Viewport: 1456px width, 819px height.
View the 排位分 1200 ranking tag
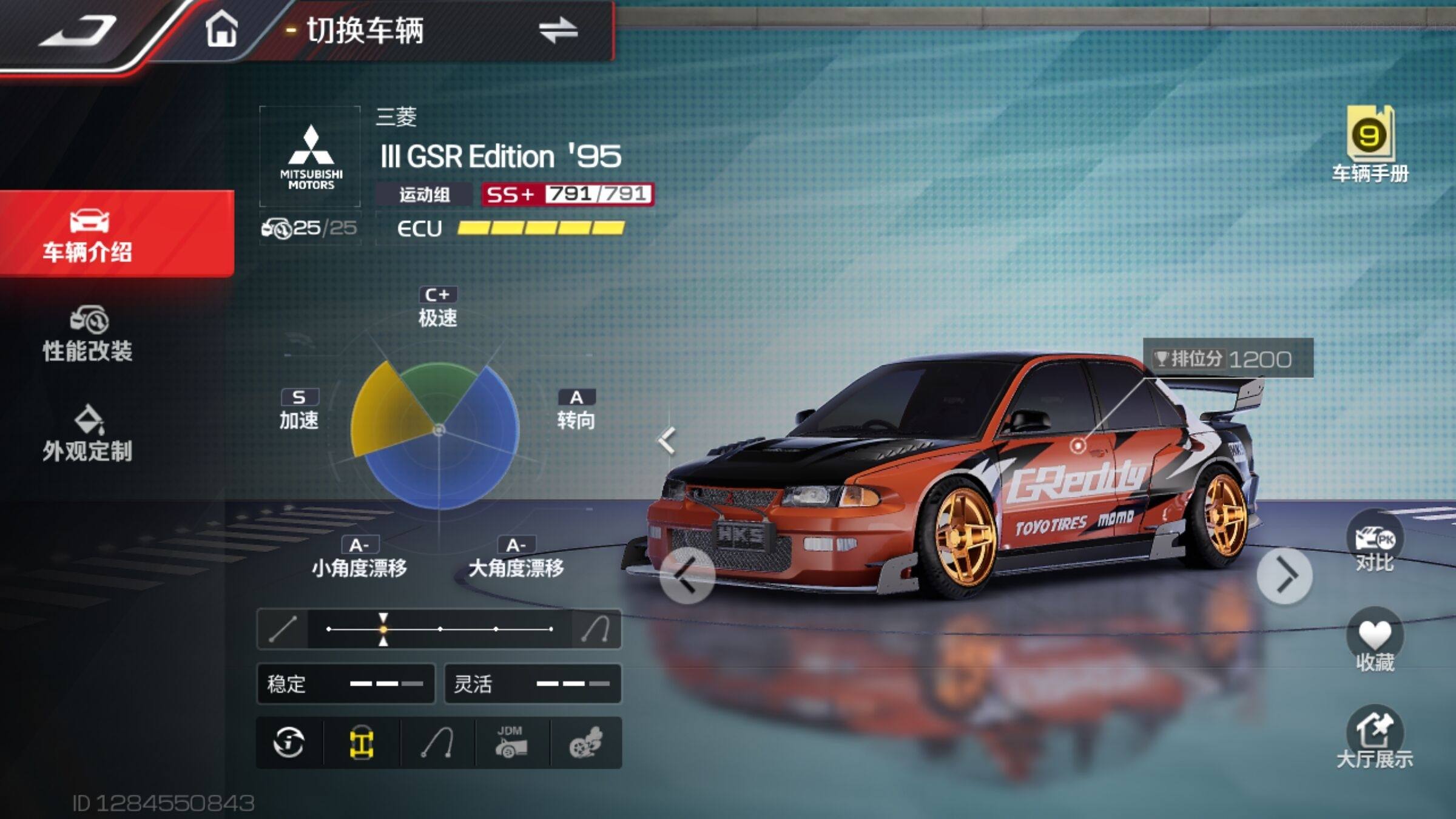pyautogui.click(x=1228, y=359)
